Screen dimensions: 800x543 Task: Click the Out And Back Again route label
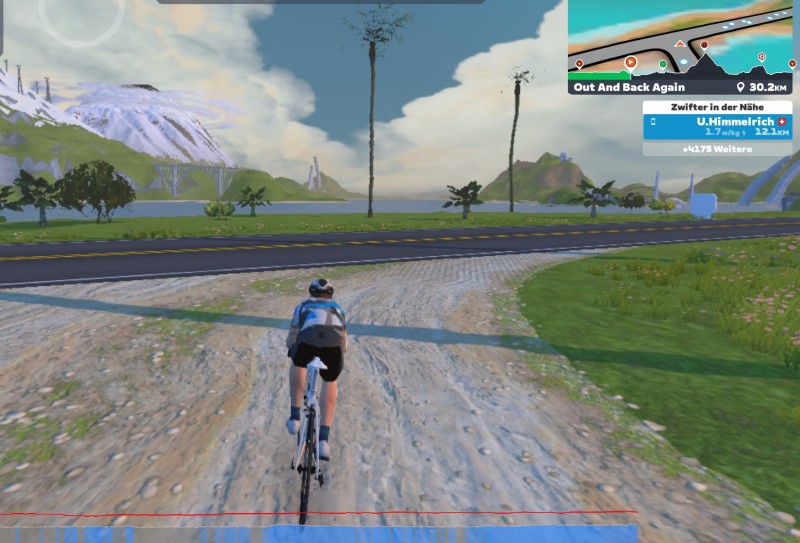(x=629, y=87)
